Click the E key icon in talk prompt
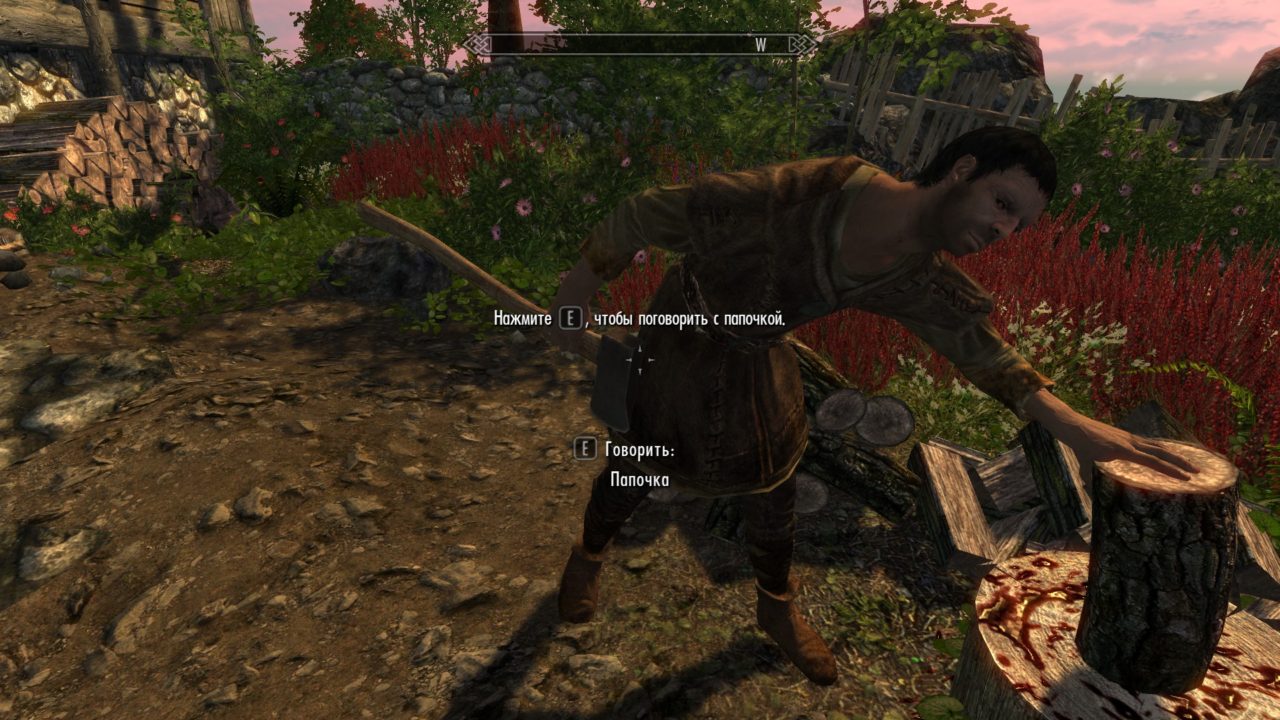Image resolution: width=1280 pixels, height=720 pixels. click(x=570, y=320)
